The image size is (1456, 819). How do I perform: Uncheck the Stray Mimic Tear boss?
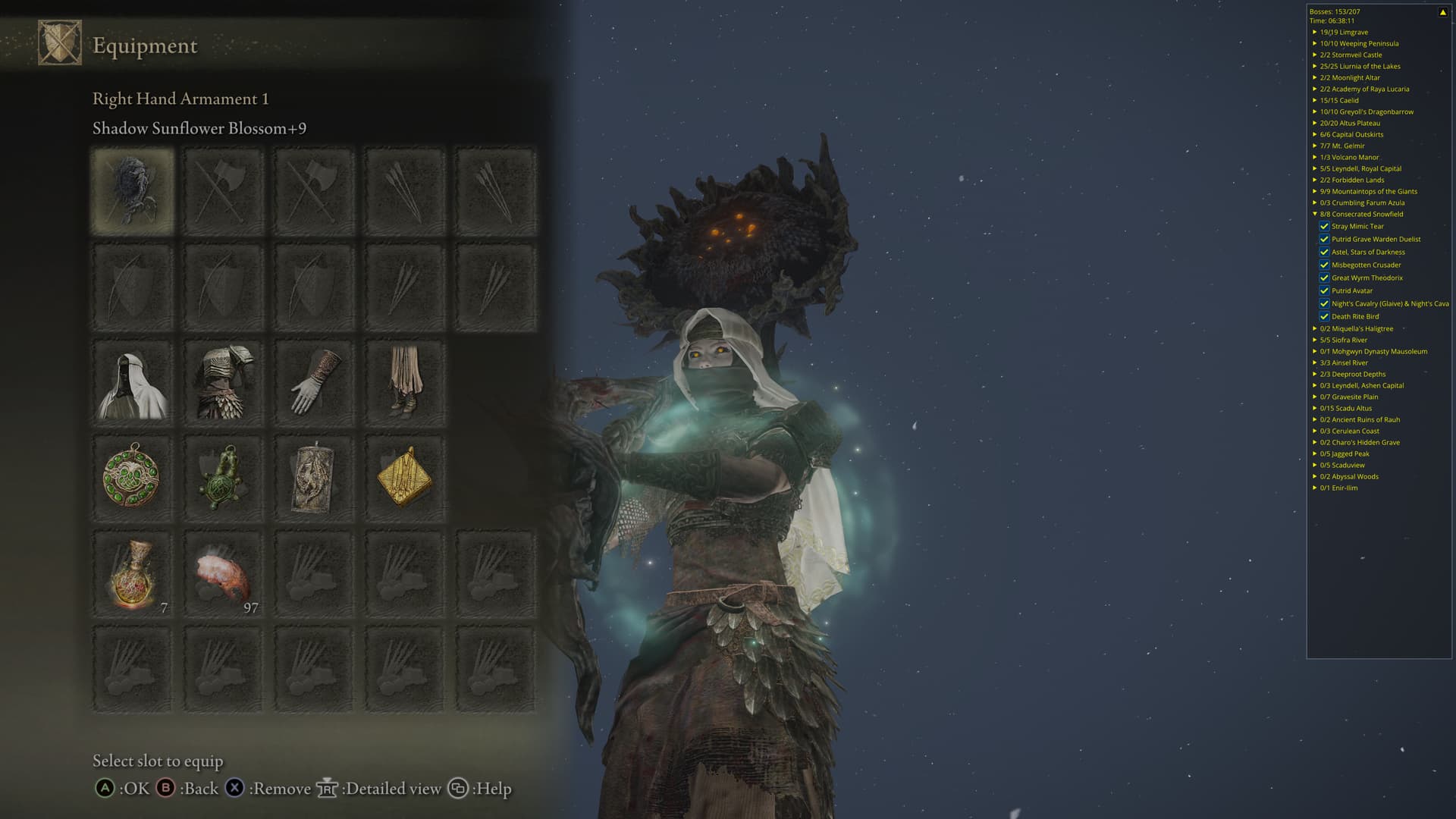coord(1324,226)
